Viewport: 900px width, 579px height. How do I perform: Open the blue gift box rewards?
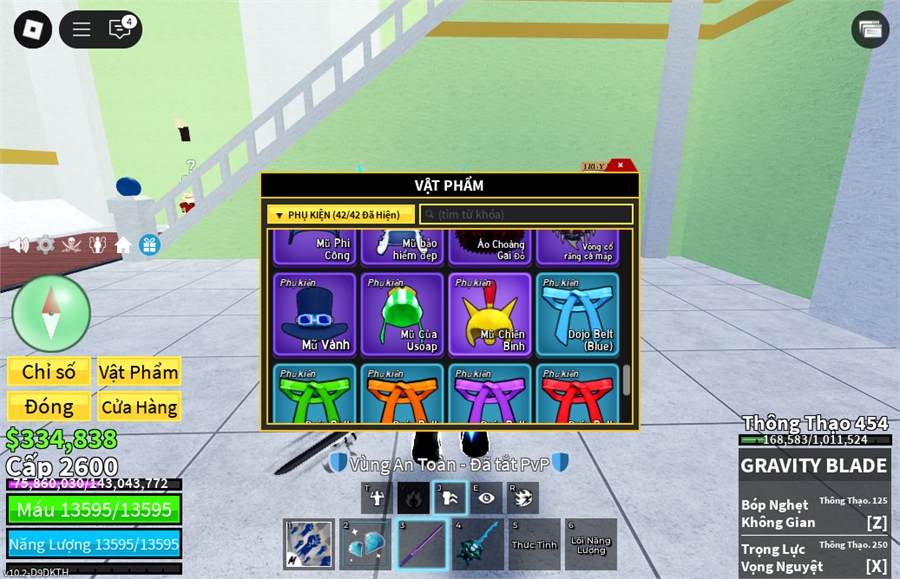click(149, 244)
